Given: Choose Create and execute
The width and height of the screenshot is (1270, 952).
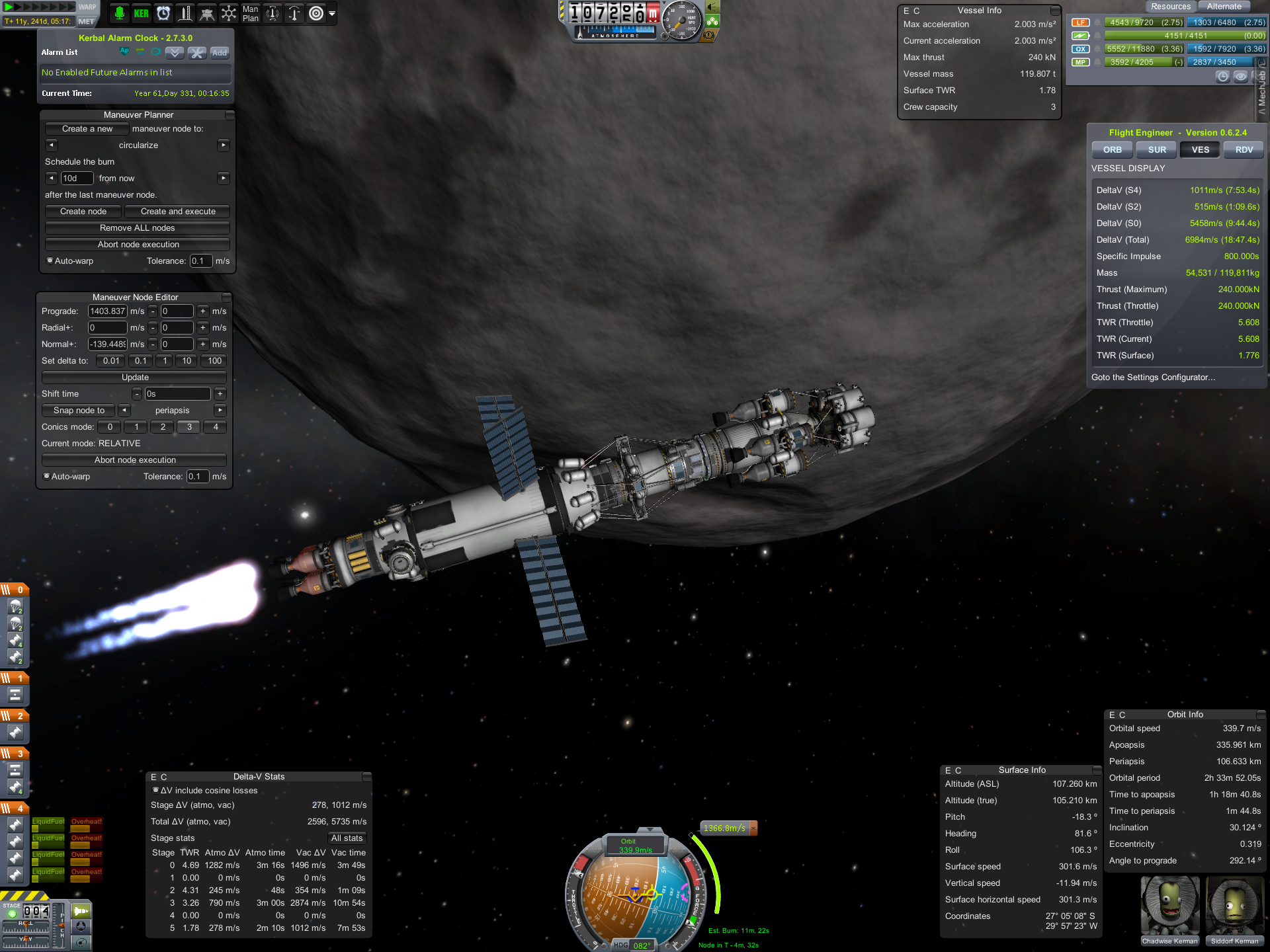Looking at the screenshot, I should pyautogui.click(x=178, y=212).
